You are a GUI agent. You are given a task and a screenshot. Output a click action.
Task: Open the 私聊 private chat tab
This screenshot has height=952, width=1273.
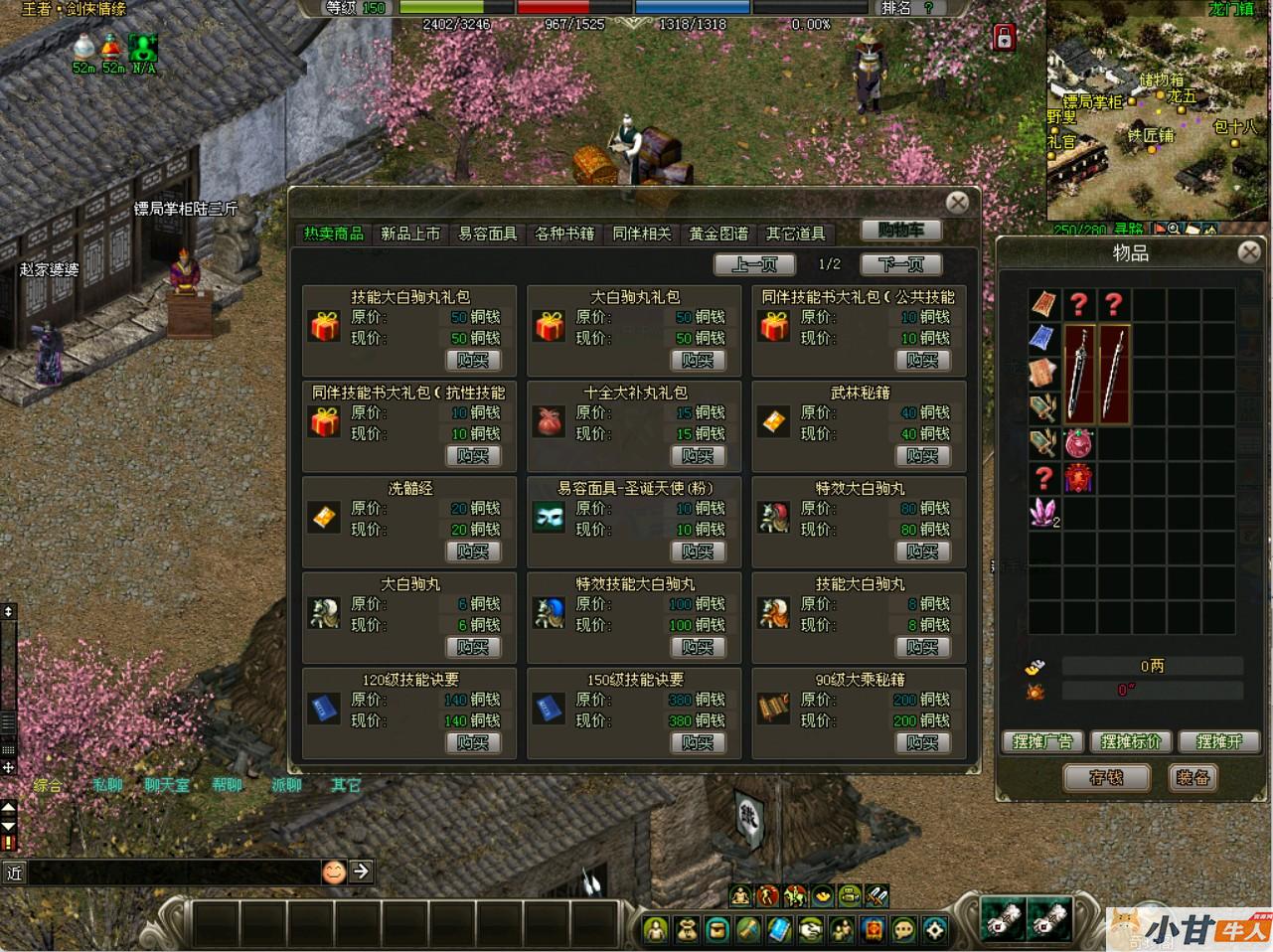pos(107,785)
